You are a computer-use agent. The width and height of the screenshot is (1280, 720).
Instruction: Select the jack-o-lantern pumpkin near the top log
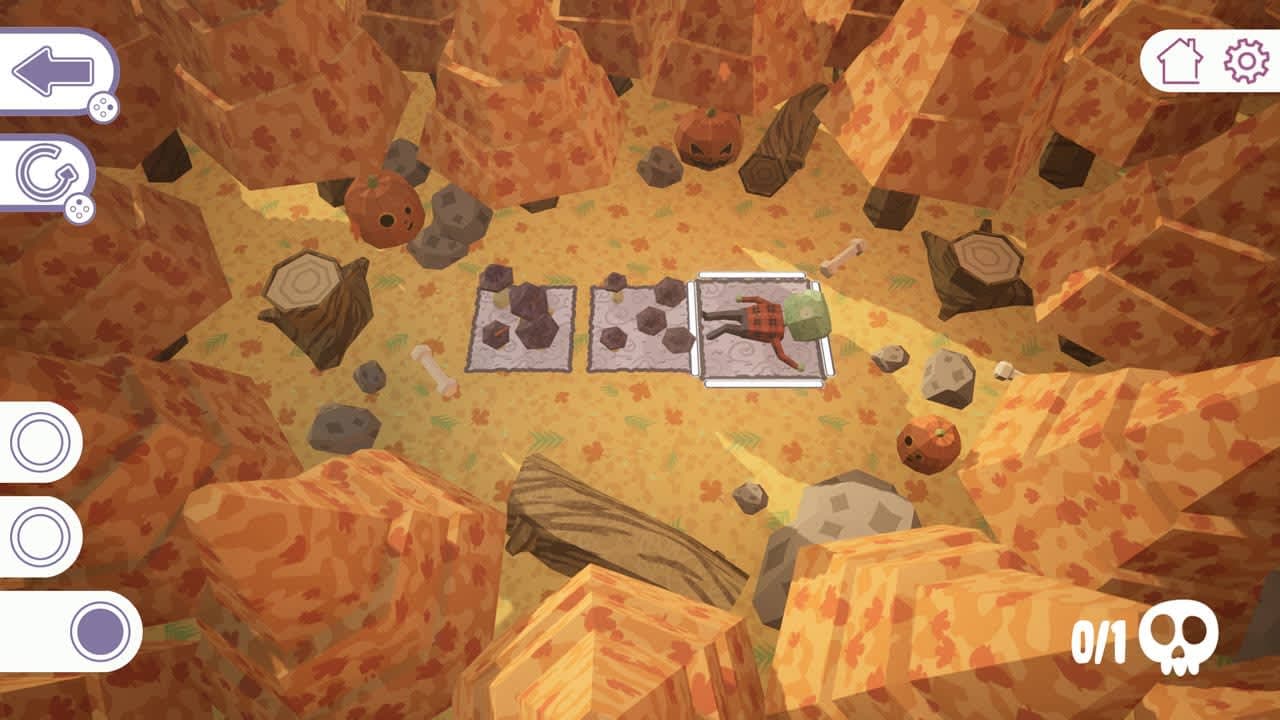tap(707, 138)
